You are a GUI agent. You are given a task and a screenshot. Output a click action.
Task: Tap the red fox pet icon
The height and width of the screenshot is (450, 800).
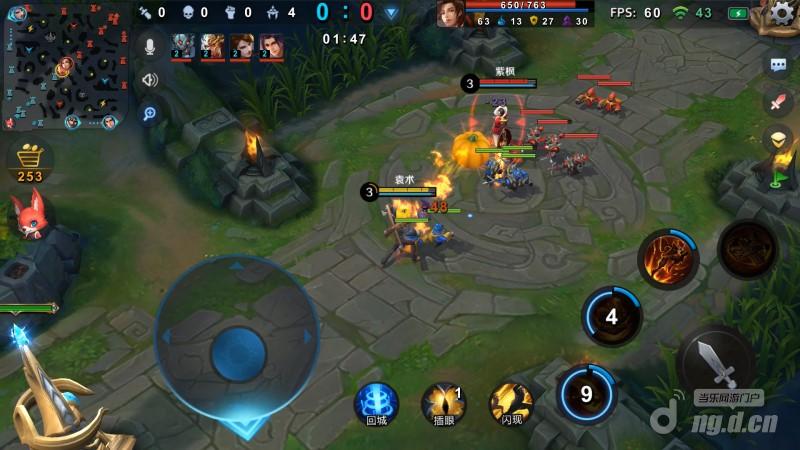click(x=27, y=215)
